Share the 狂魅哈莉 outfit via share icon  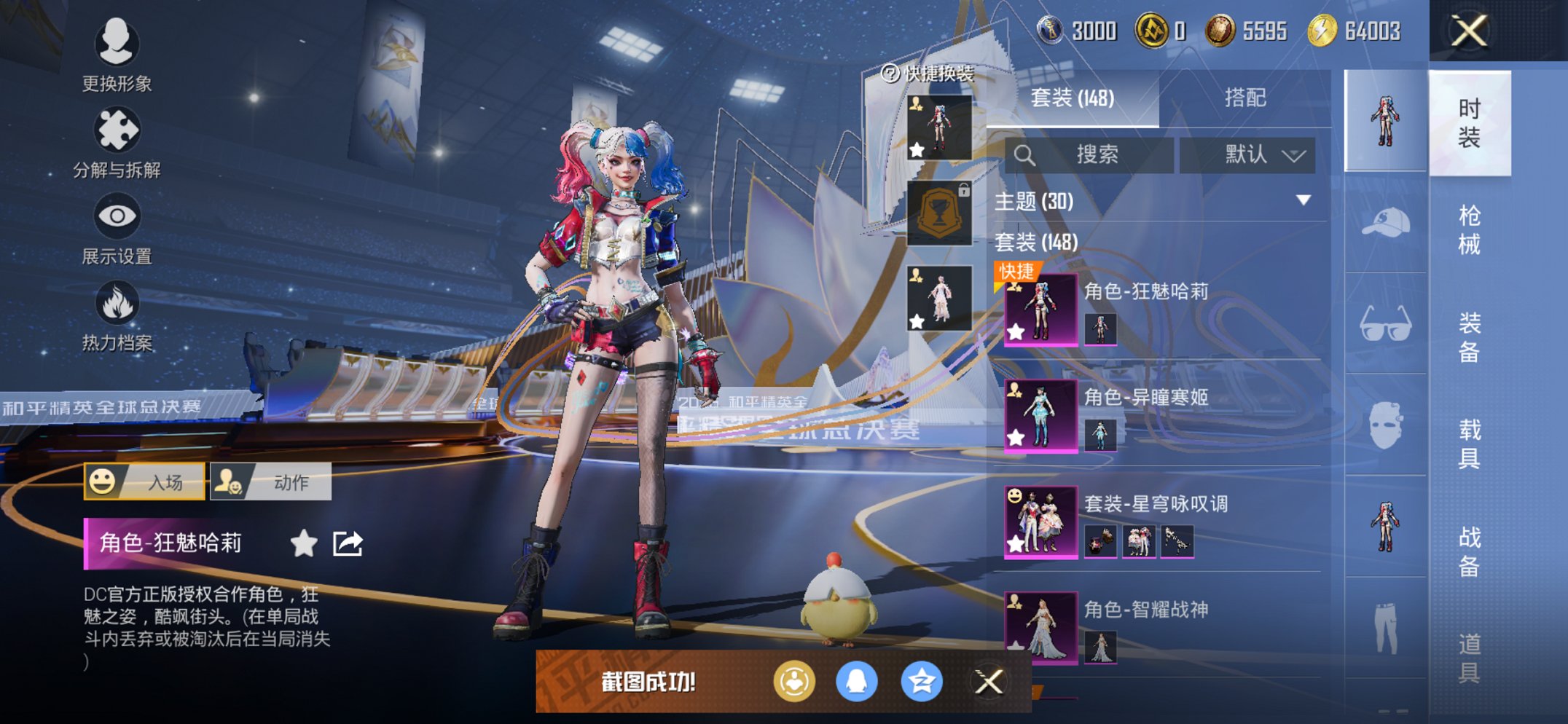point(346,543)
